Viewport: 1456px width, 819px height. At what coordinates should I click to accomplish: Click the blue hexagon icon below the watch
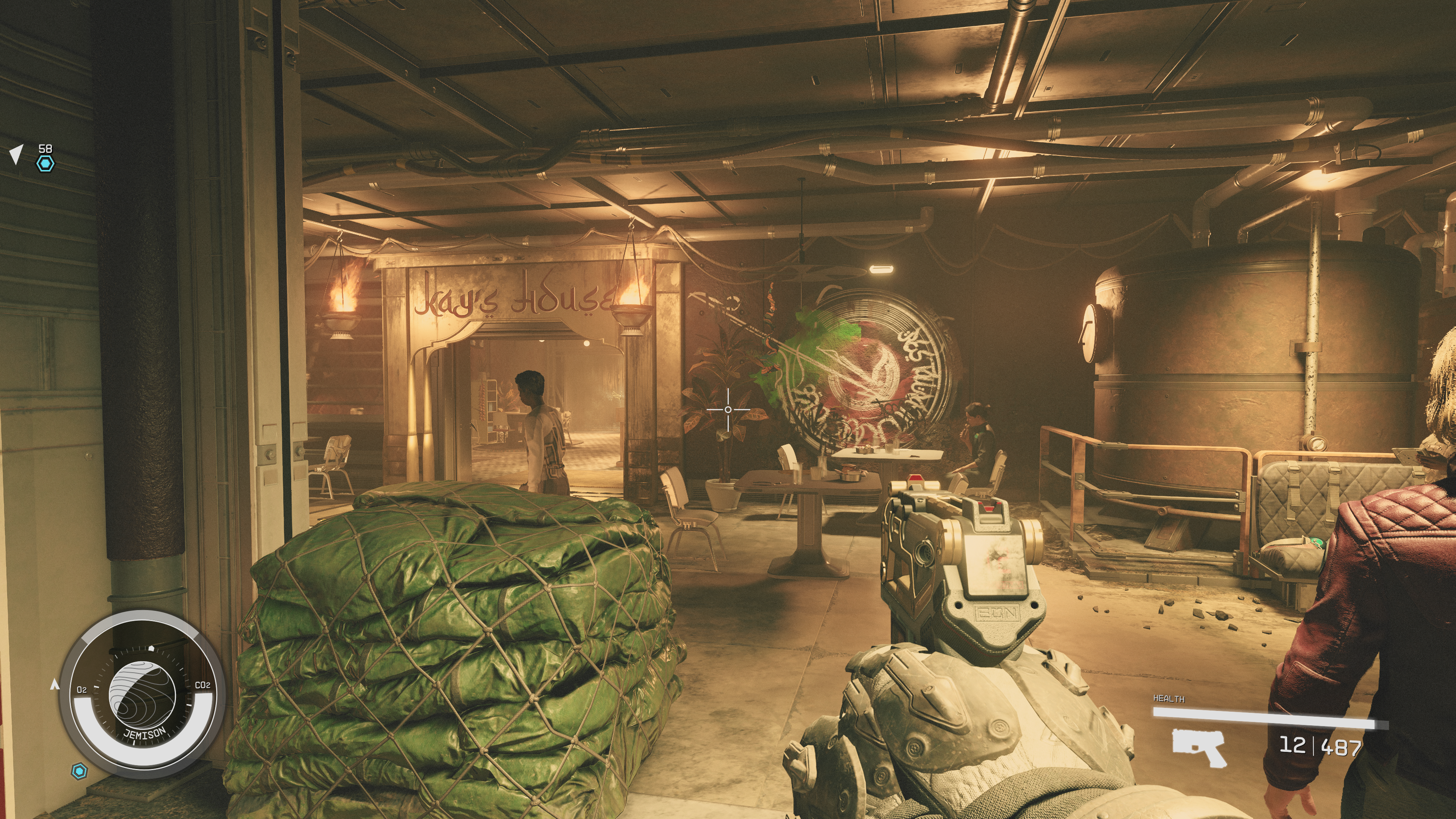(80, 771)
